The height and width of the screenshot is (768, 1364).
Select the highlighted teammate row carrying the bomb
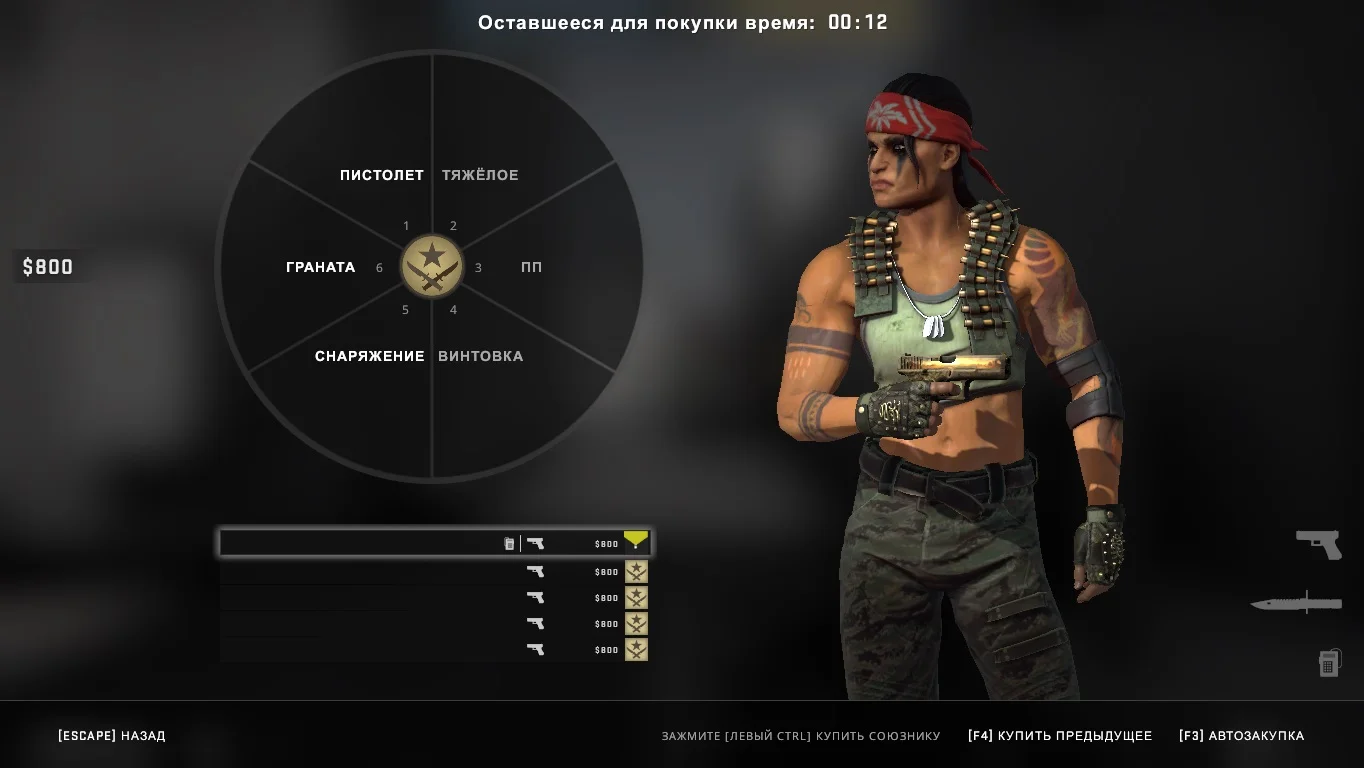pos(435,543)
